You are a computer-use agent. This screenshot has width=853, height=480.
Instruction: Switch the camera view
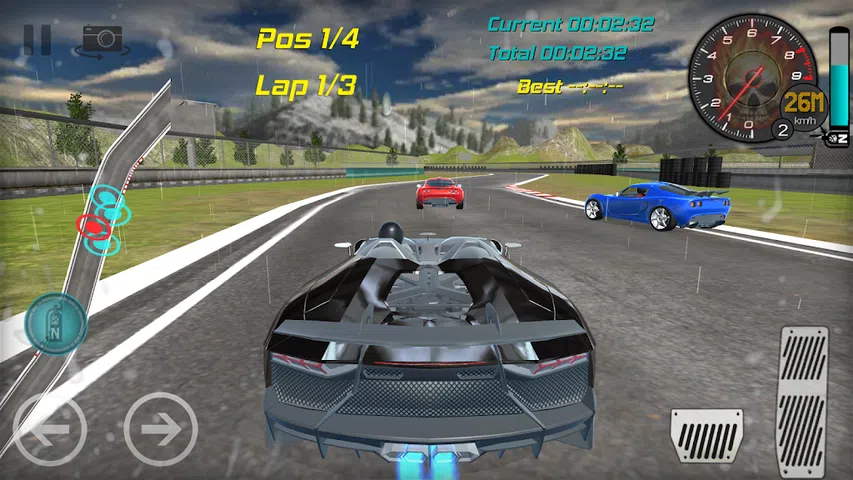(x=102, y=39)
